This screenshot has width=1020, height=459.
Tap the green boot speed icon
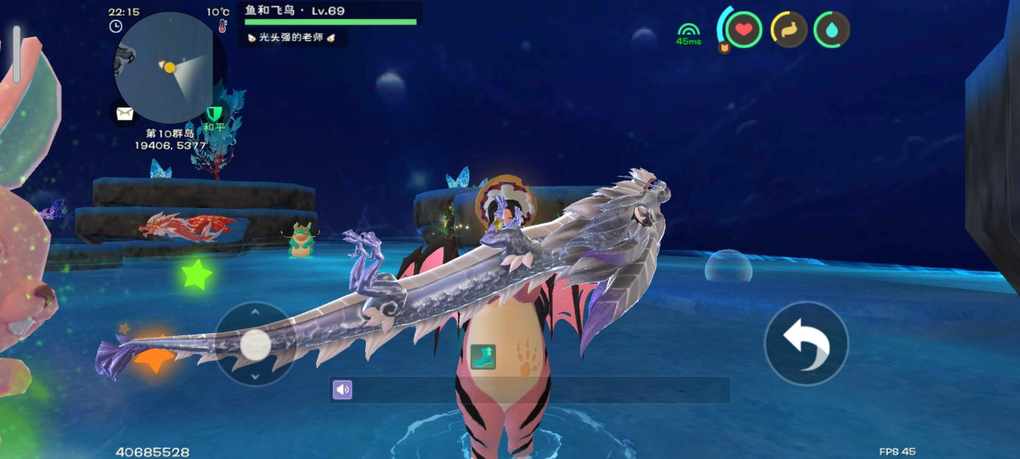[x=482, y=357]
